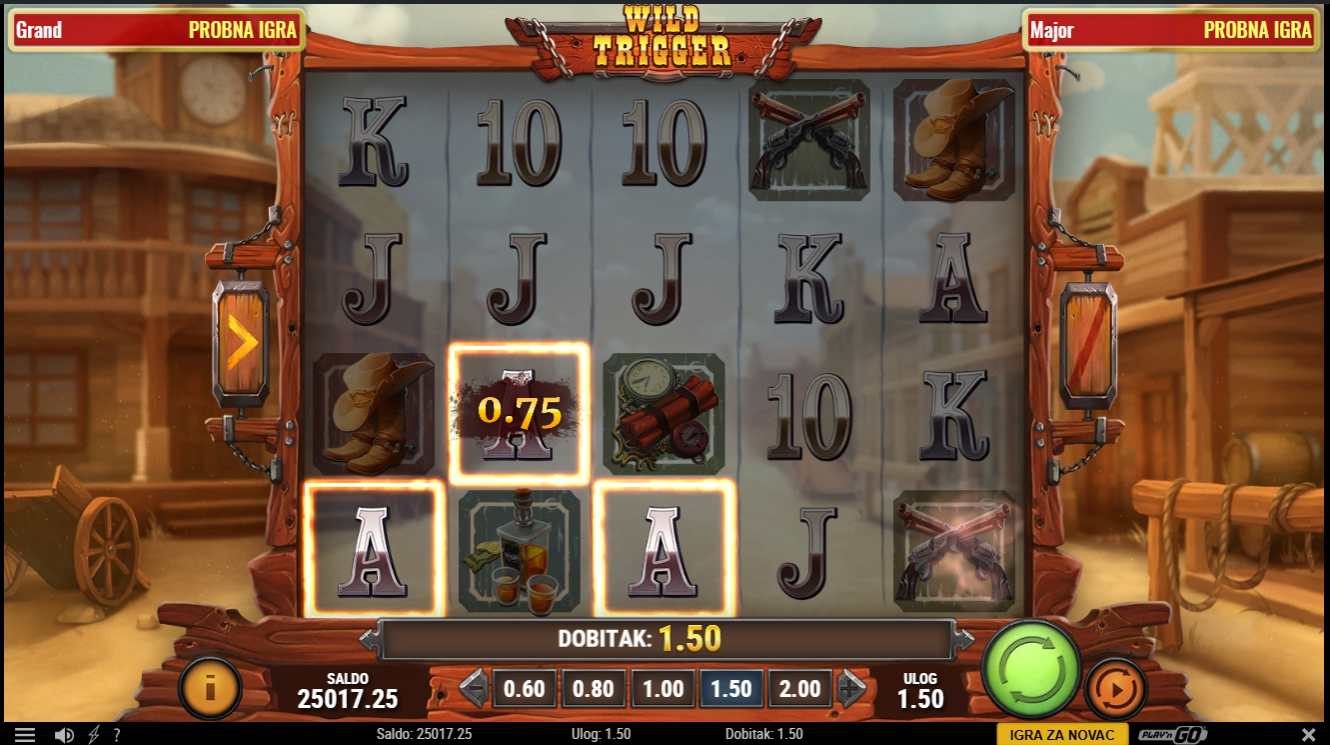Increase the bet with the plus button
The width and height of the screenshot is (1330, 745).
click(x=851, y=689)
